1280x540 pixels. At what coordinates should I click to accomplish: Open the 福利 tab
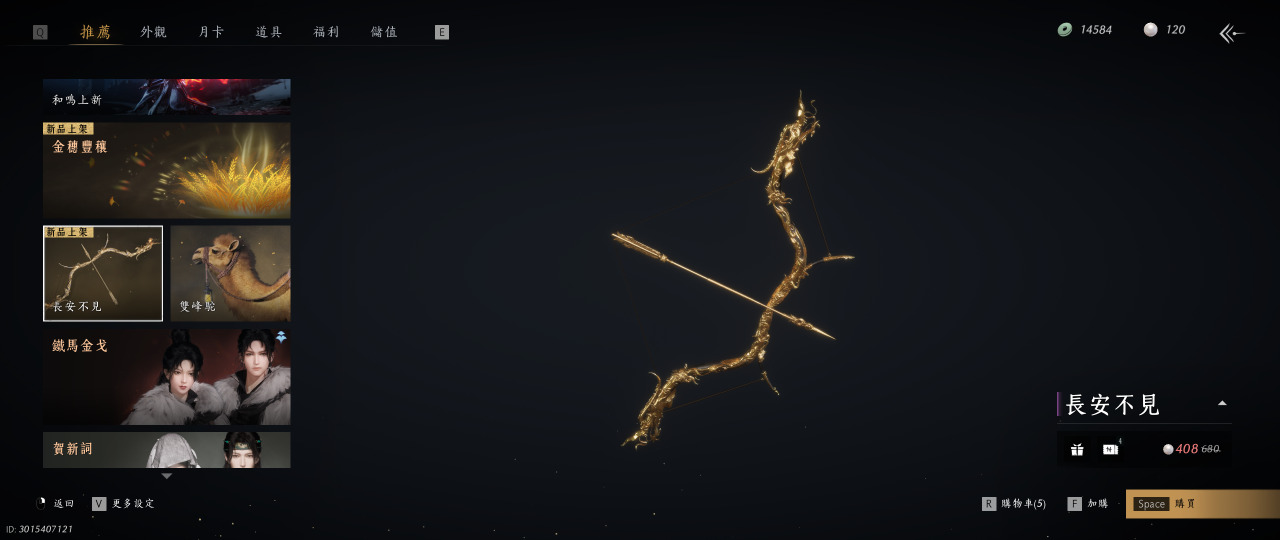(327, 32)
